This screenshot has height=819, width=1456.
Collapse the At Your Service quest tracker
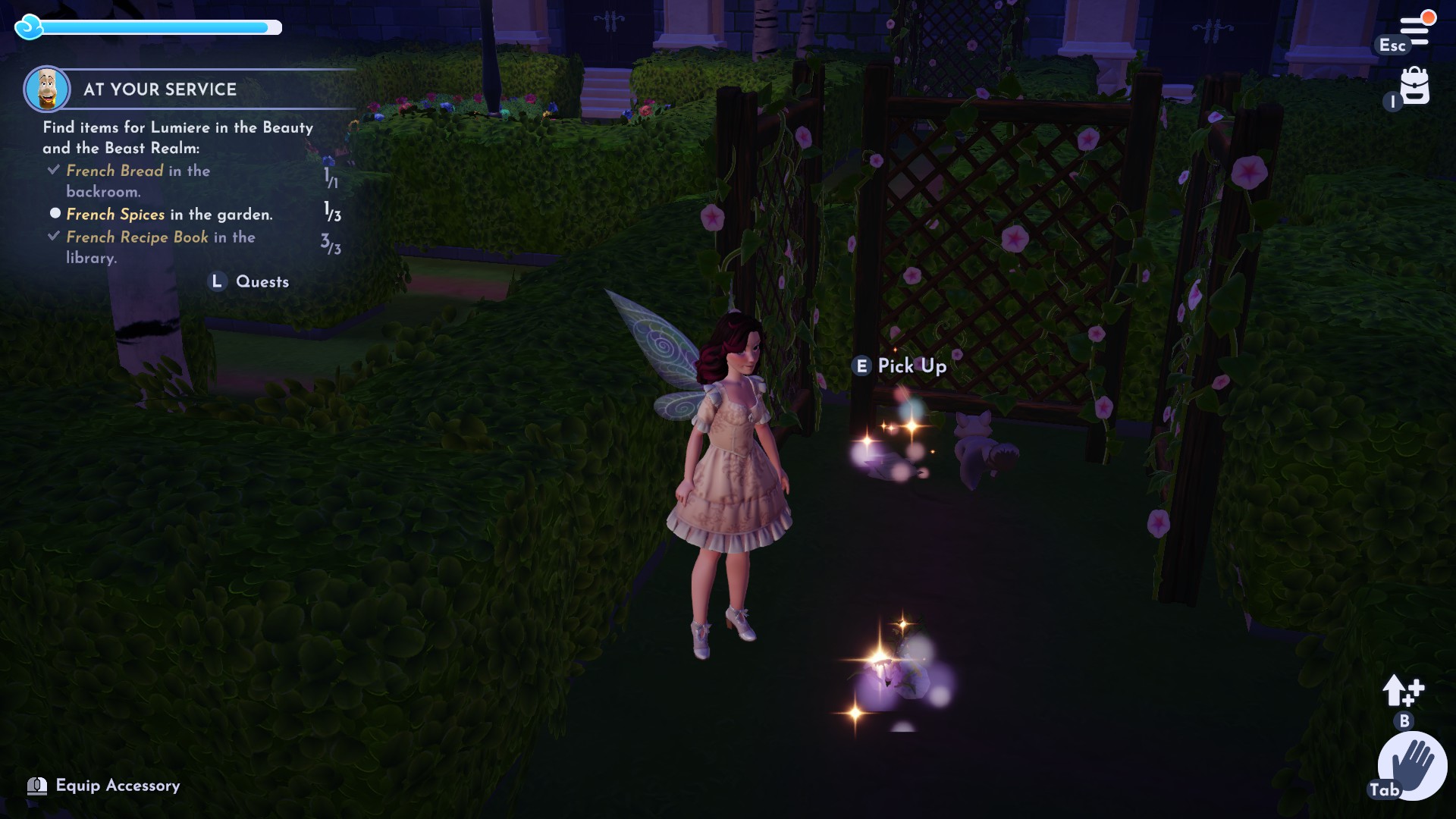pos(160,89)
